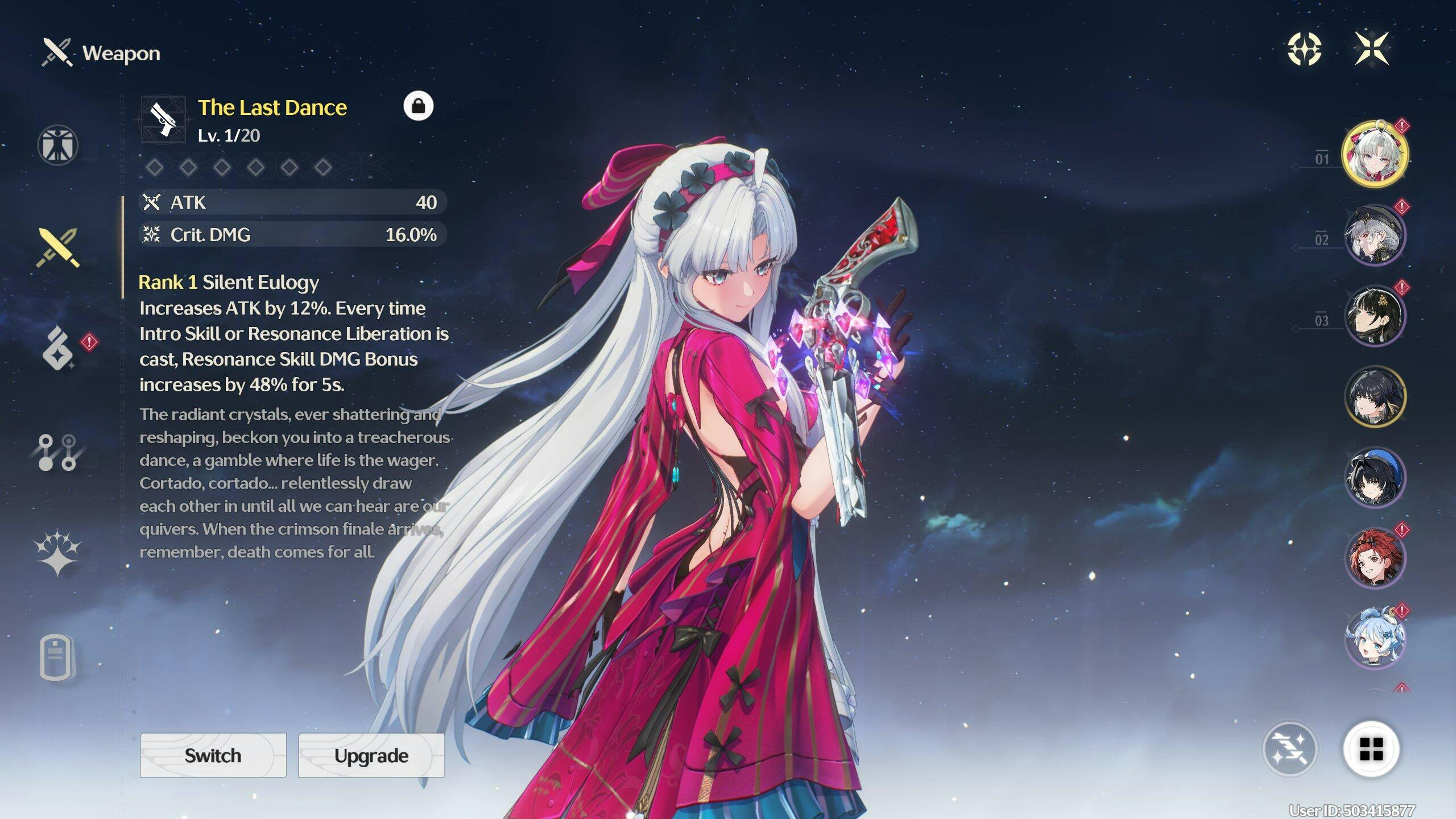Close the character menu with the X
The height and width of the screenshot is (819, 1456).
(x=1371, y=49)
